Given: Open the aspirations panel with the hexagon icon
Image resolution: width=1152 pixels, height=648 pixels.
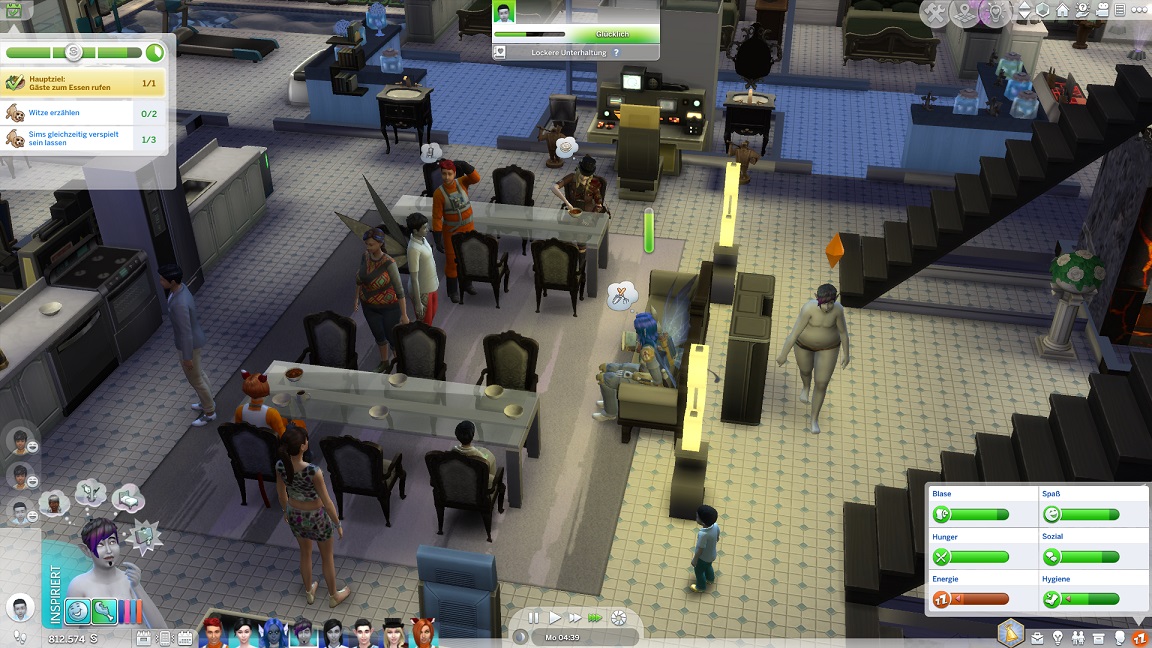Looking at the screenshot, I should pos(1012,632).
